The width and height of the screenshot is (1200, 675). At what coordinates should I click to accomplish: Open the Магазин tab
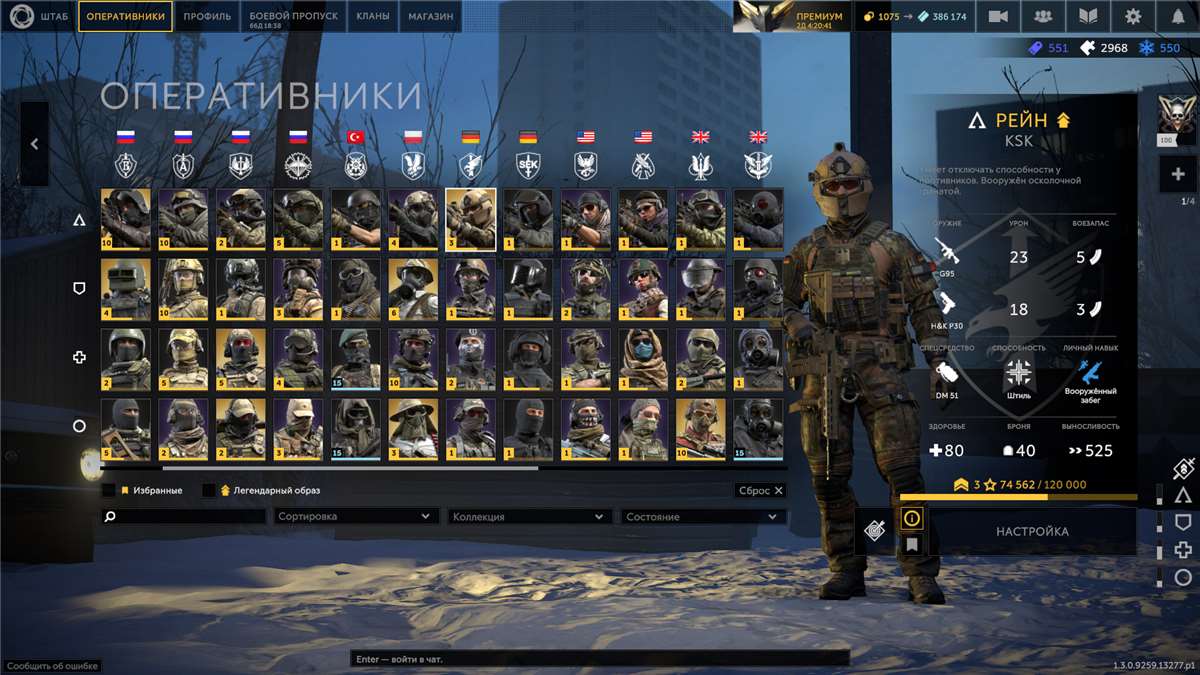[430, 16]
